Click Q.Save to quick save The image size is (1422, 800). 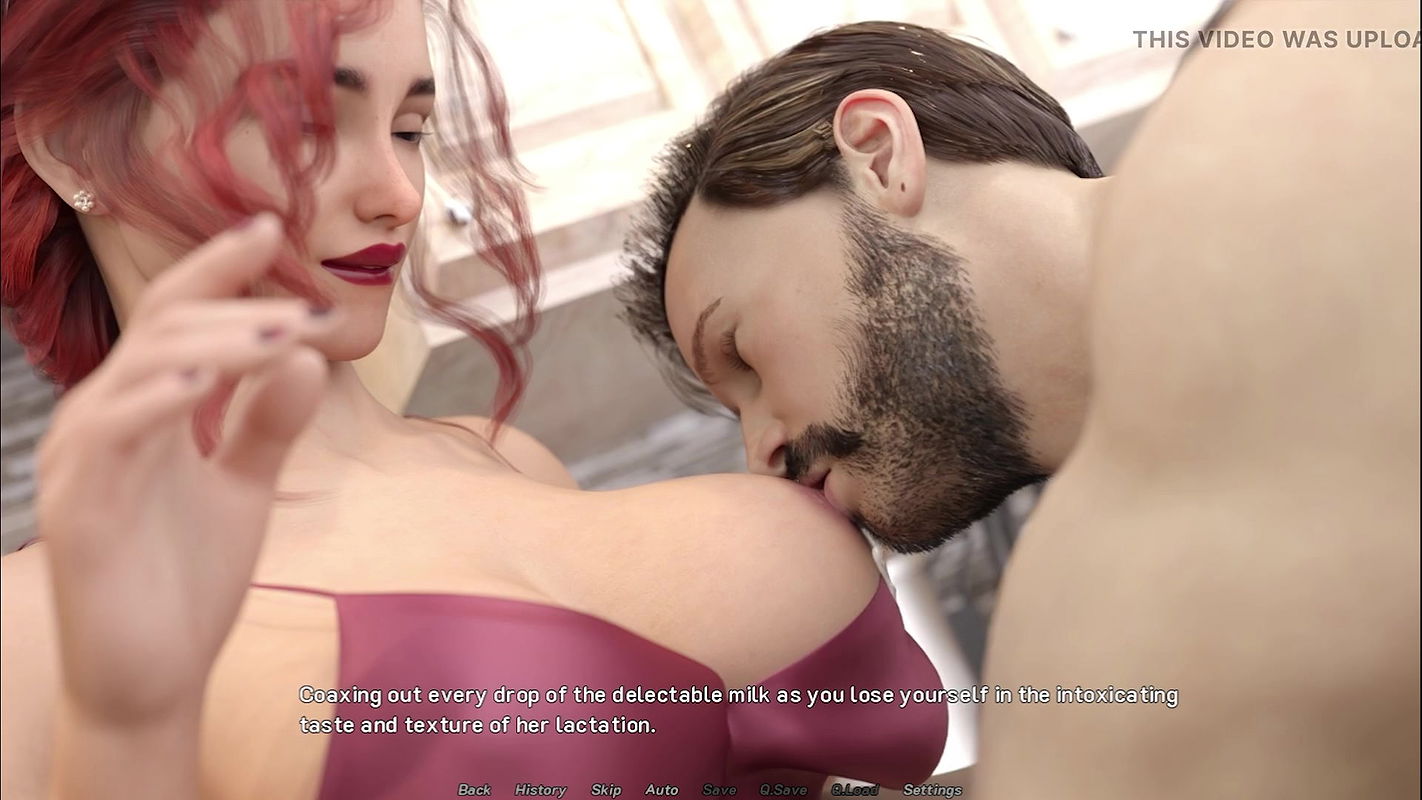(x=783, y=790)
